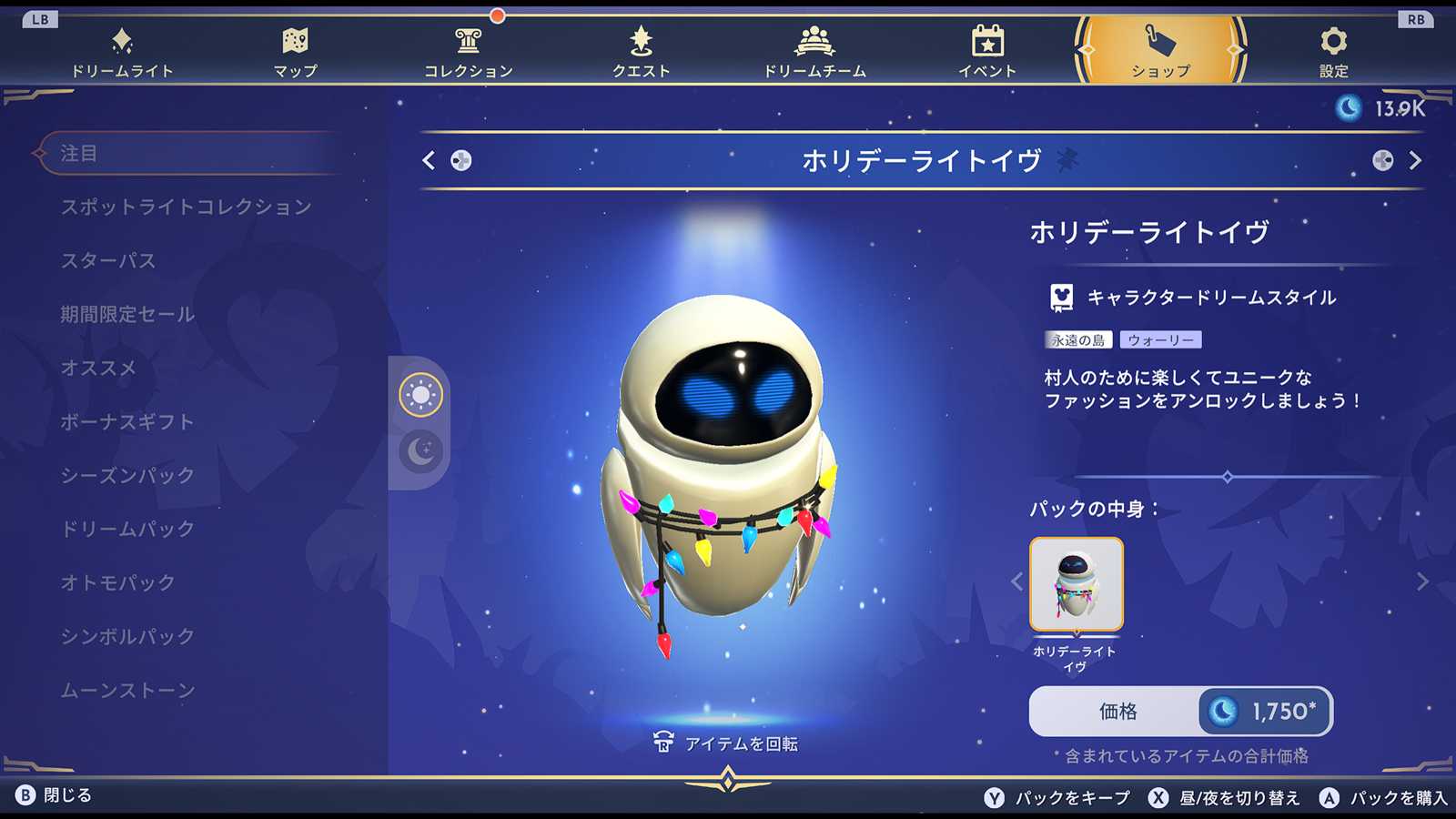The height and width of the screenshot is (819, 1456).
Task: Click the 1,750 moonstone price button
Action: coord(1265,711)
